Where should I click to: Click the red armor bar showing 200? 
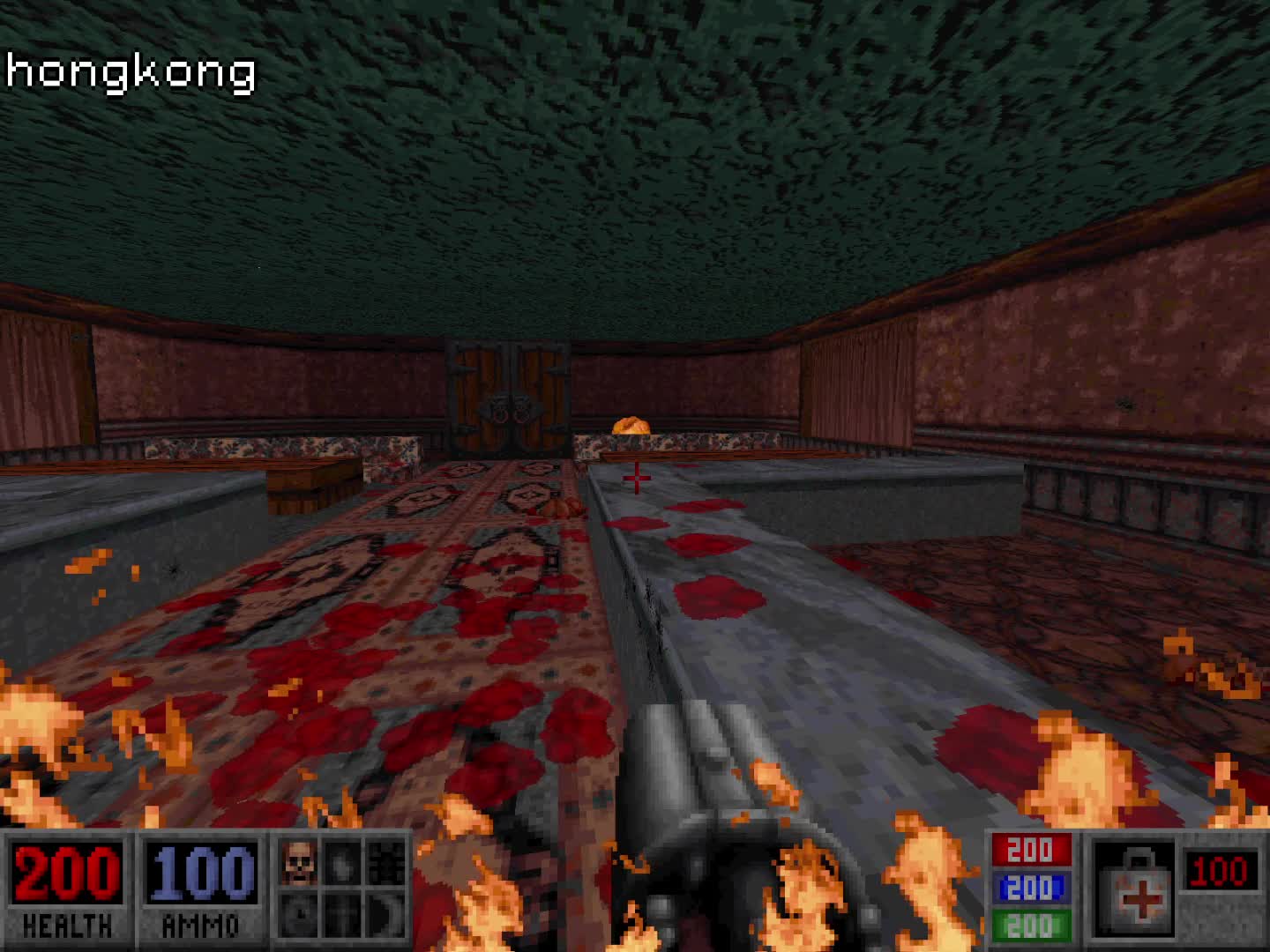1032,851
